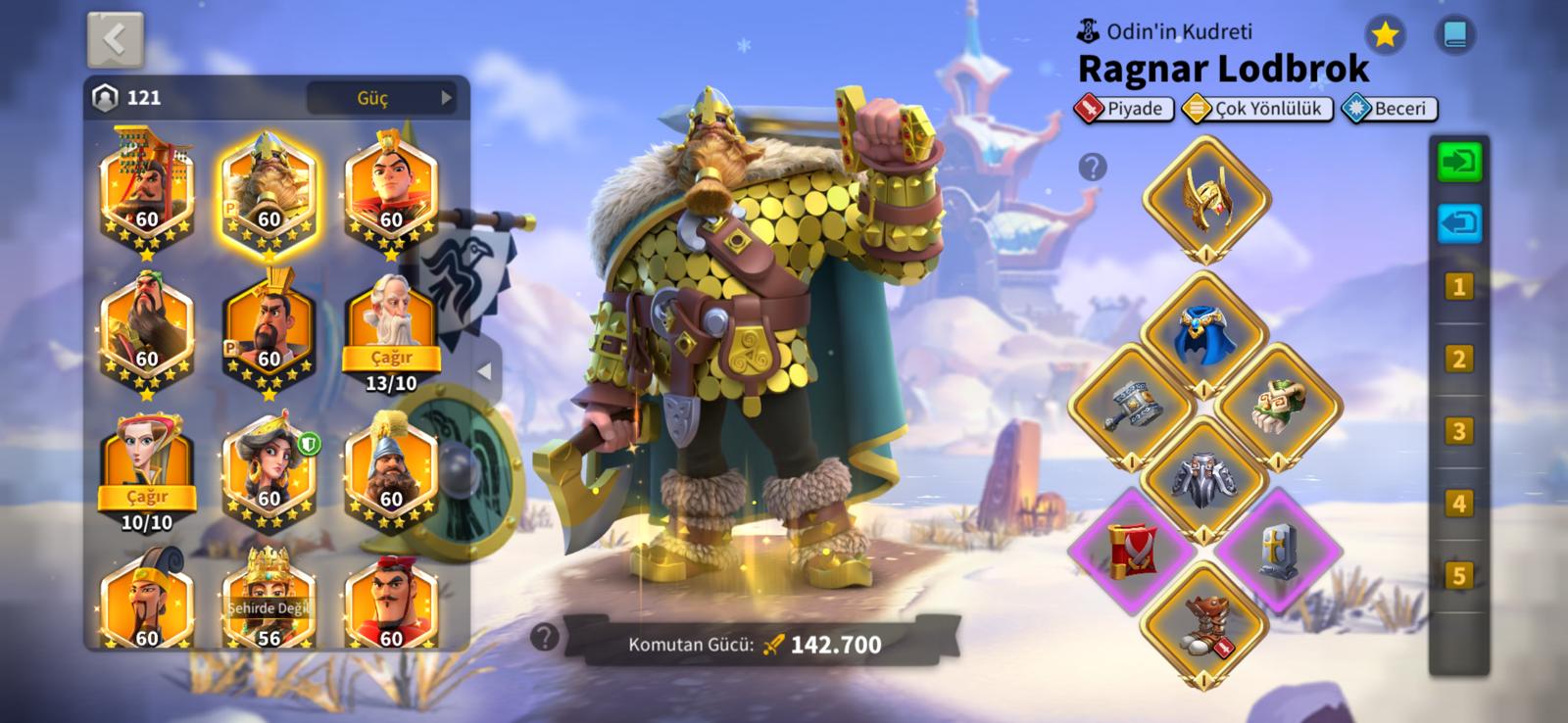Select the red book accessory slot
Screen dimensions: 1568x723
(1132, 549)
